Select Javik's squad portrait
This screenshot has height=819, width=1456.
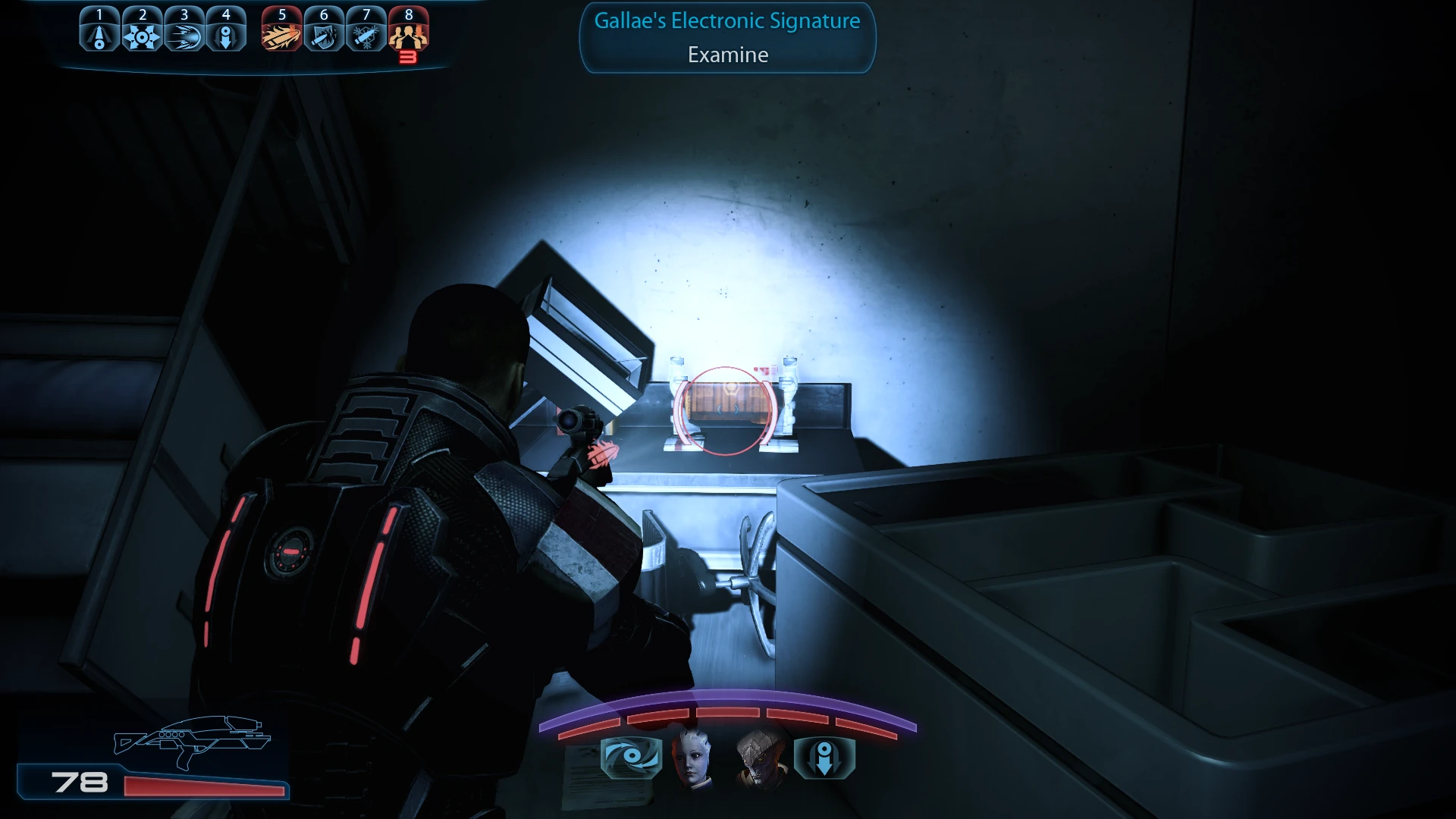pyautogui.click(x=761, y=758)
